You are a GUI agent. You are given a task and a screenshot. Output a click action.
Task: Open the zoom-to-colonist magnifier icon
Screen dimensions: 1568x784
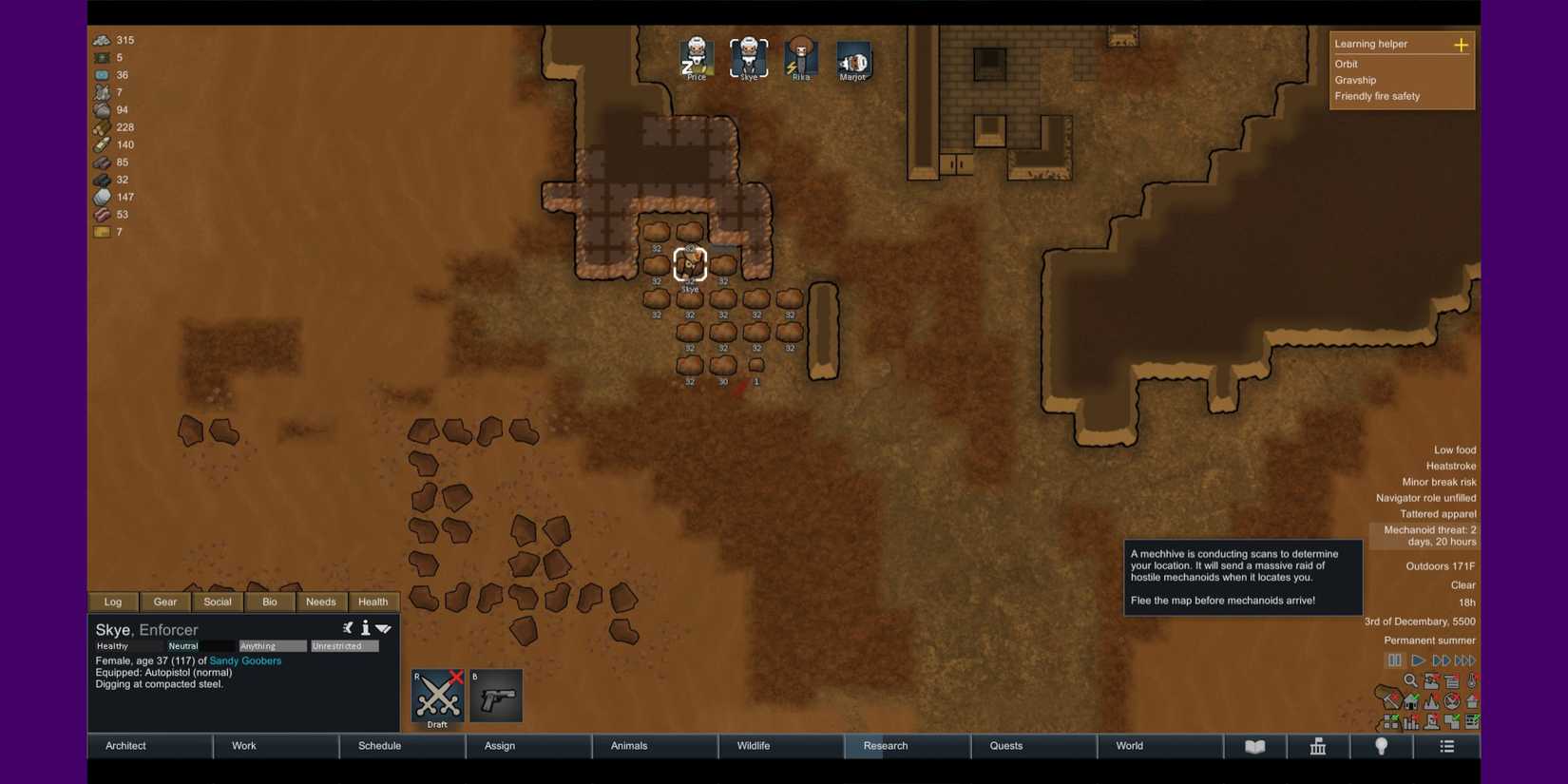click(1410, 680)
